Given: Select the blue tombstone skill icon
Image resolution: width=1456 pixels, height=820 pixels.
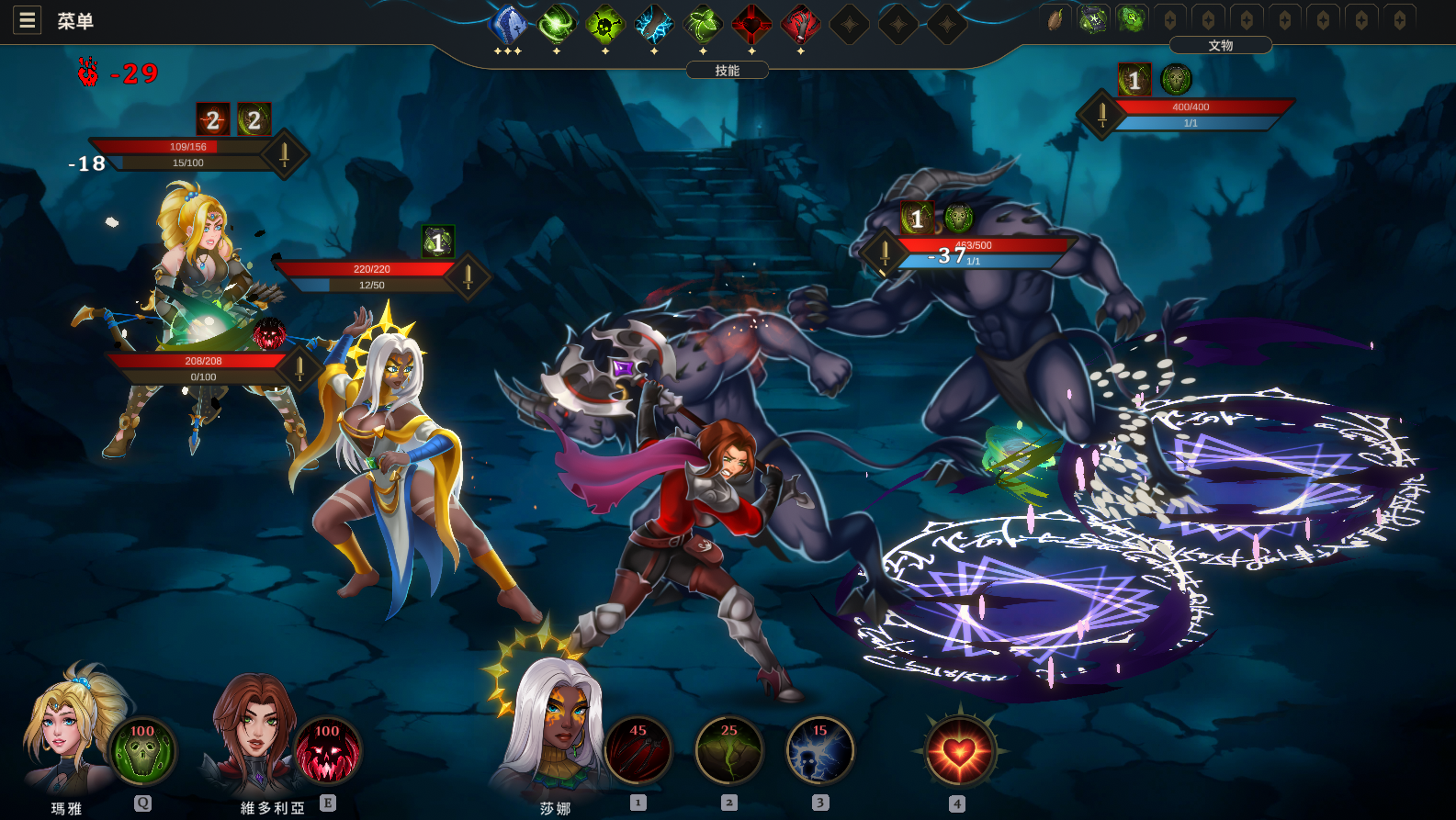Looking at the screenshot, I should [508, 25].
